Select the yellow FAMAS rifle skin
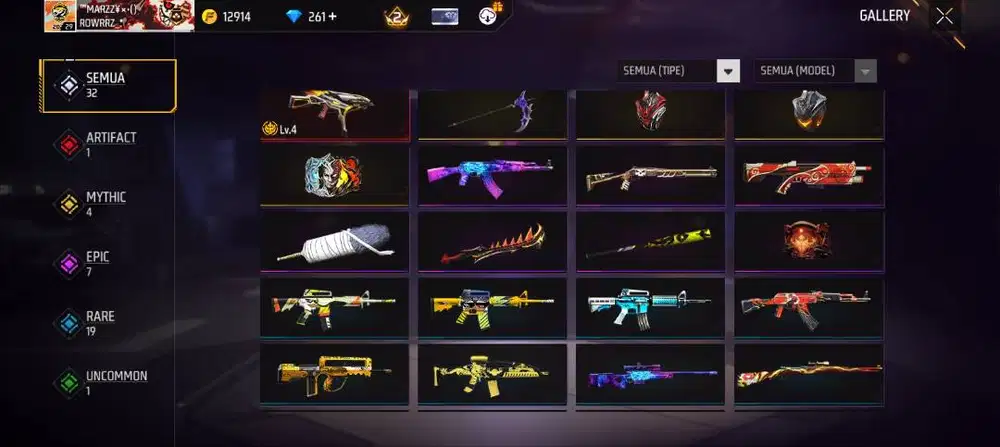Image resolution: width=1000 pixels, height=447 pixels. coord(334,373)
